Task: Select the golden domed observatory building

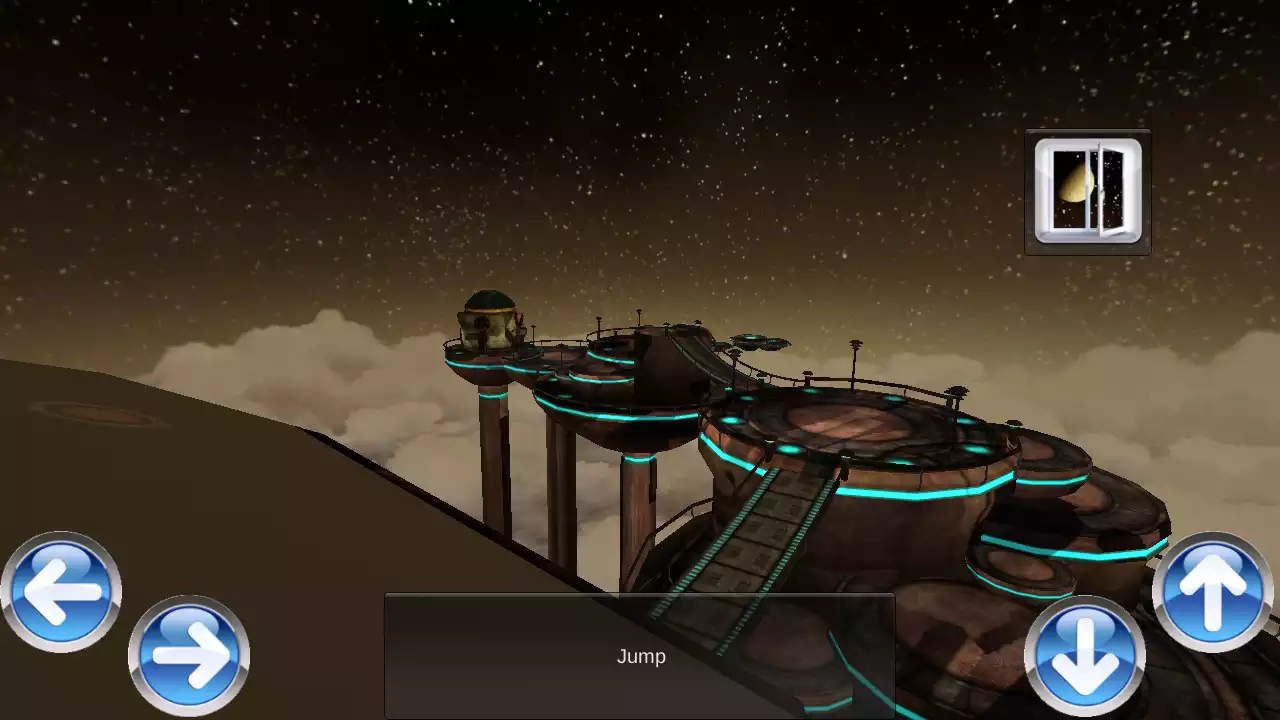Action: 487,320
